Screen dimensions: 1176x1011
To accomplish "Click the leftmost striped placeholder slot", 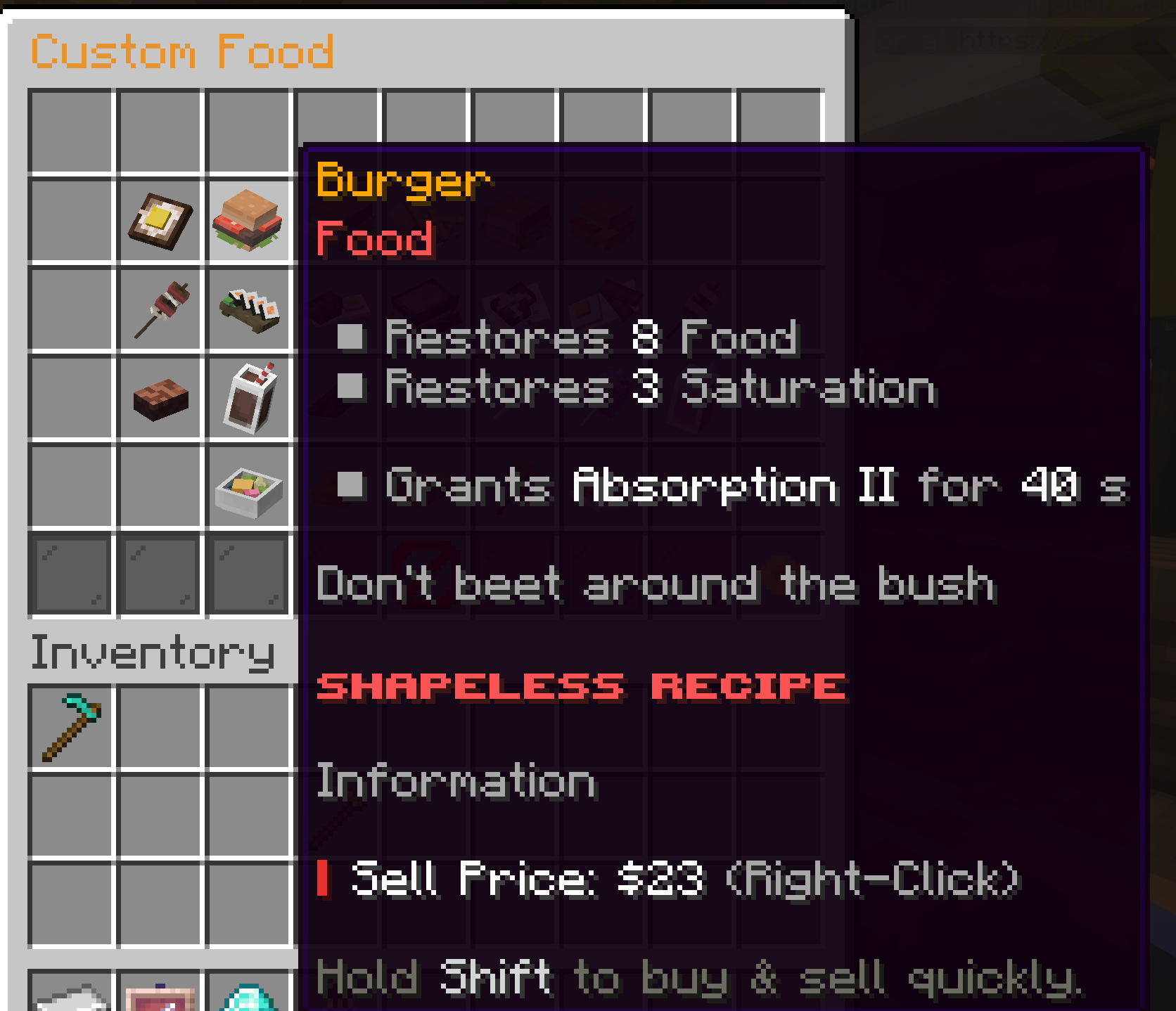I will point(69,573).
